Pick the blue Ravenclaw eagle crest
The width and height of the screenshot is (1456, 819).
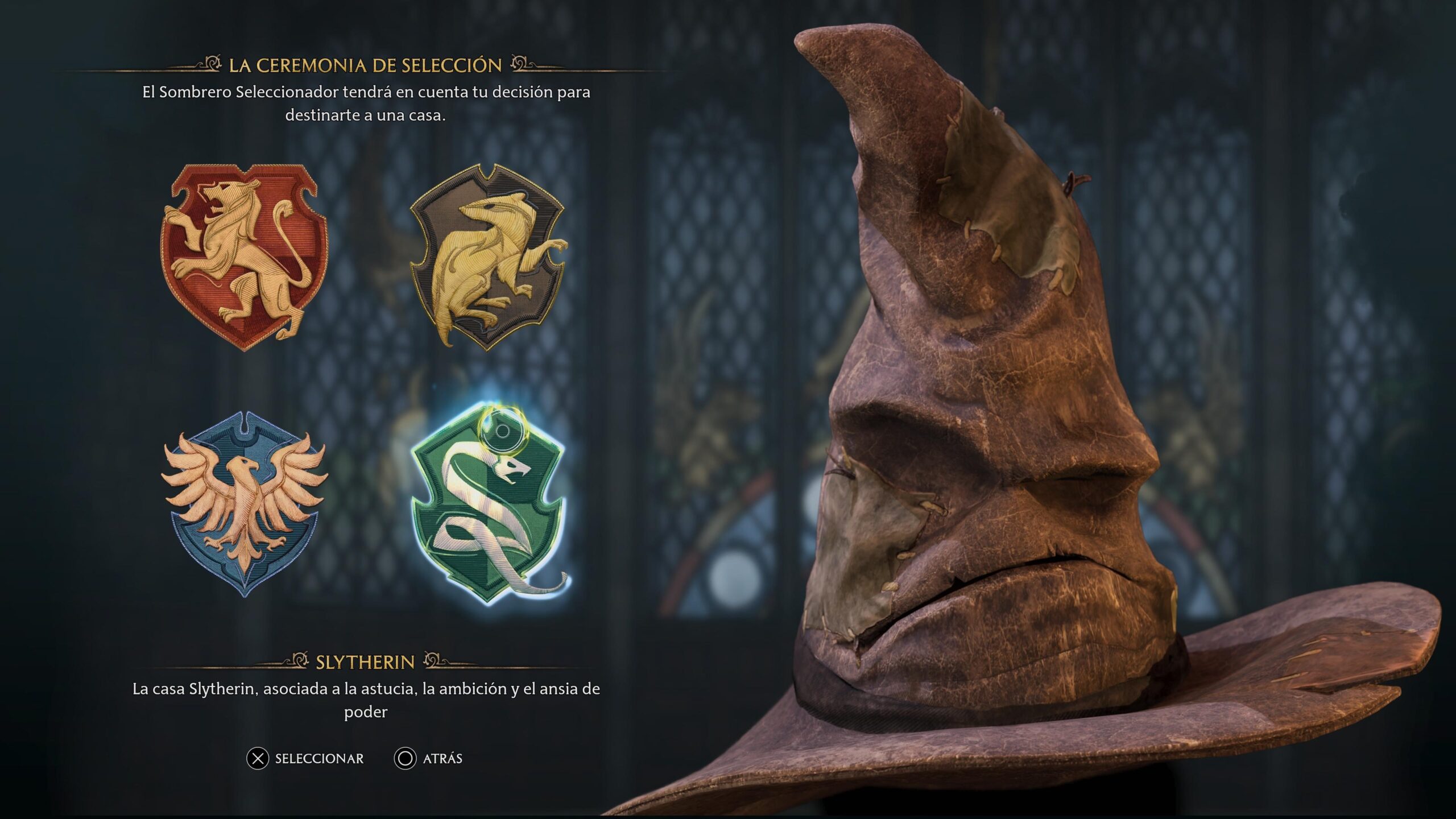(x=245, y=503)
